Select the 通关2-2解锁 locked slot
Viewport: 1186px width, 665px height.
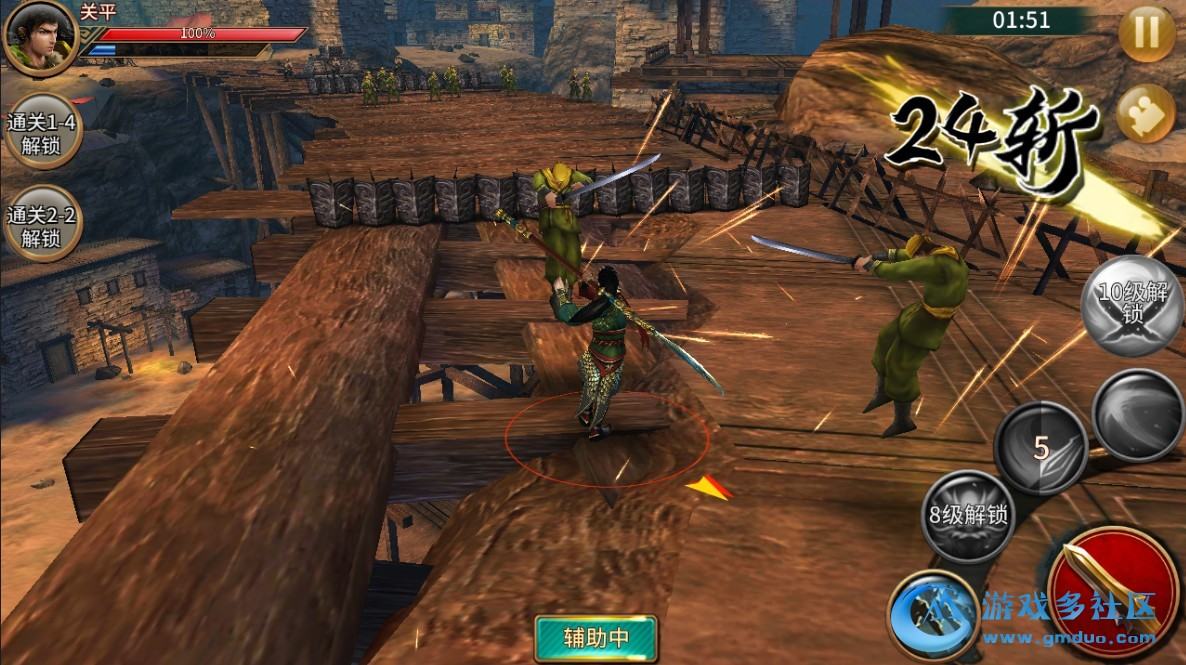[x=41, y=226]
